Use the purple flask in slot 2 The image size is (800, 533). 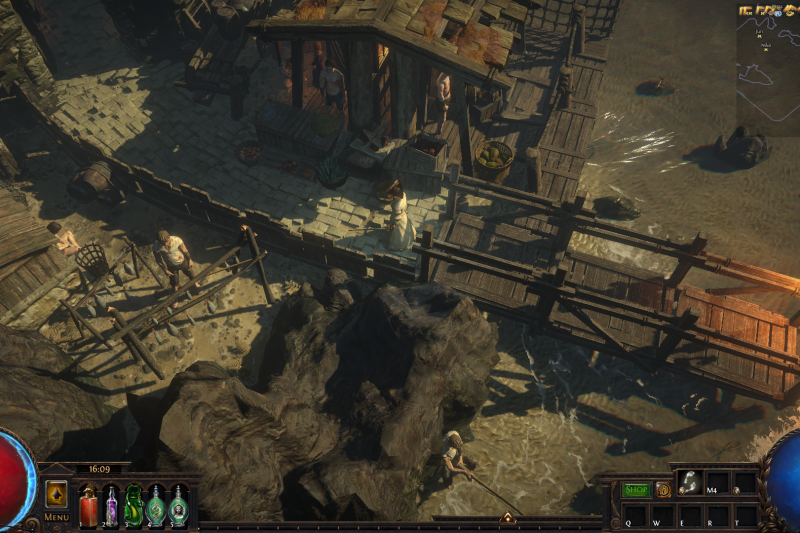[111, 504]
